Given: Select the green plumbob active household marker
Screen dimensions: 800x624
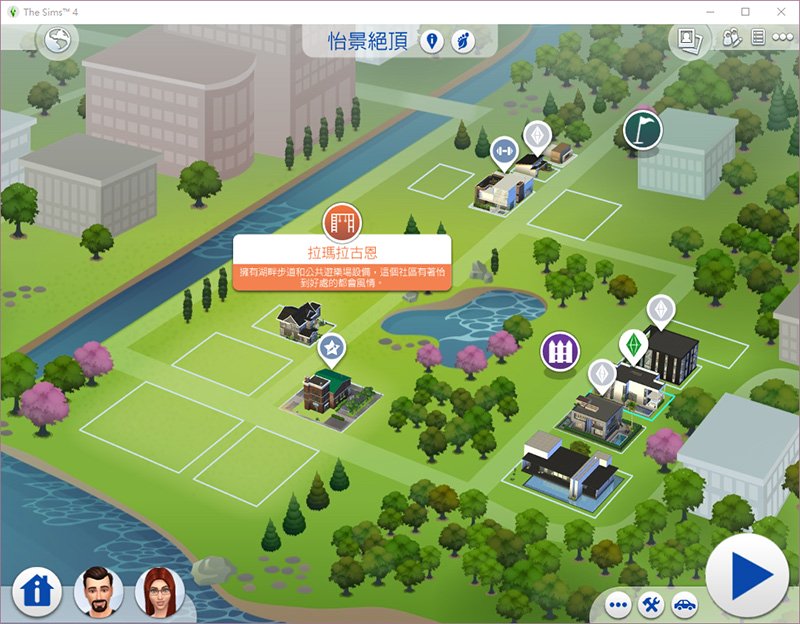Looking at the screenshot, I should [631, 345].
